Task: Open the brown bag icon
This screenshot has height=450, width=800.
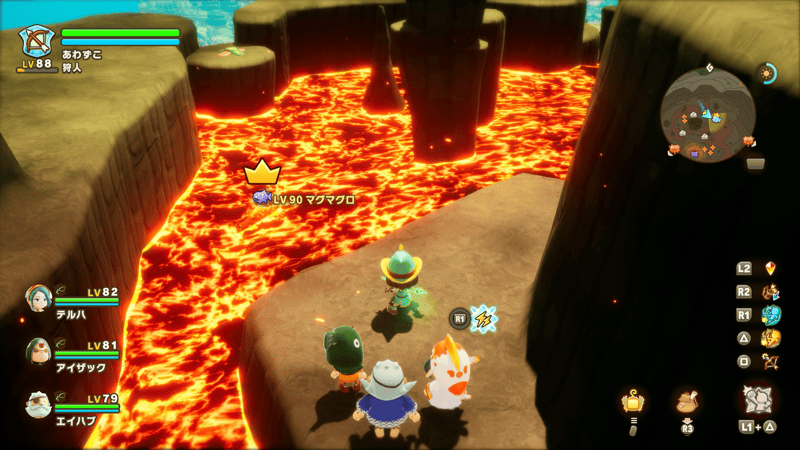Action: tap(686, 402)
